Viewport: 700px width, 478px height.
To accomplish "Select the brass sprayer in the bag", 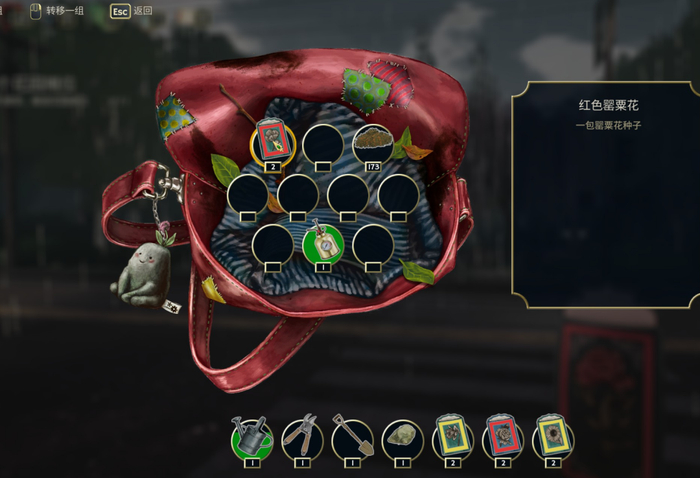I will (322, 244).
